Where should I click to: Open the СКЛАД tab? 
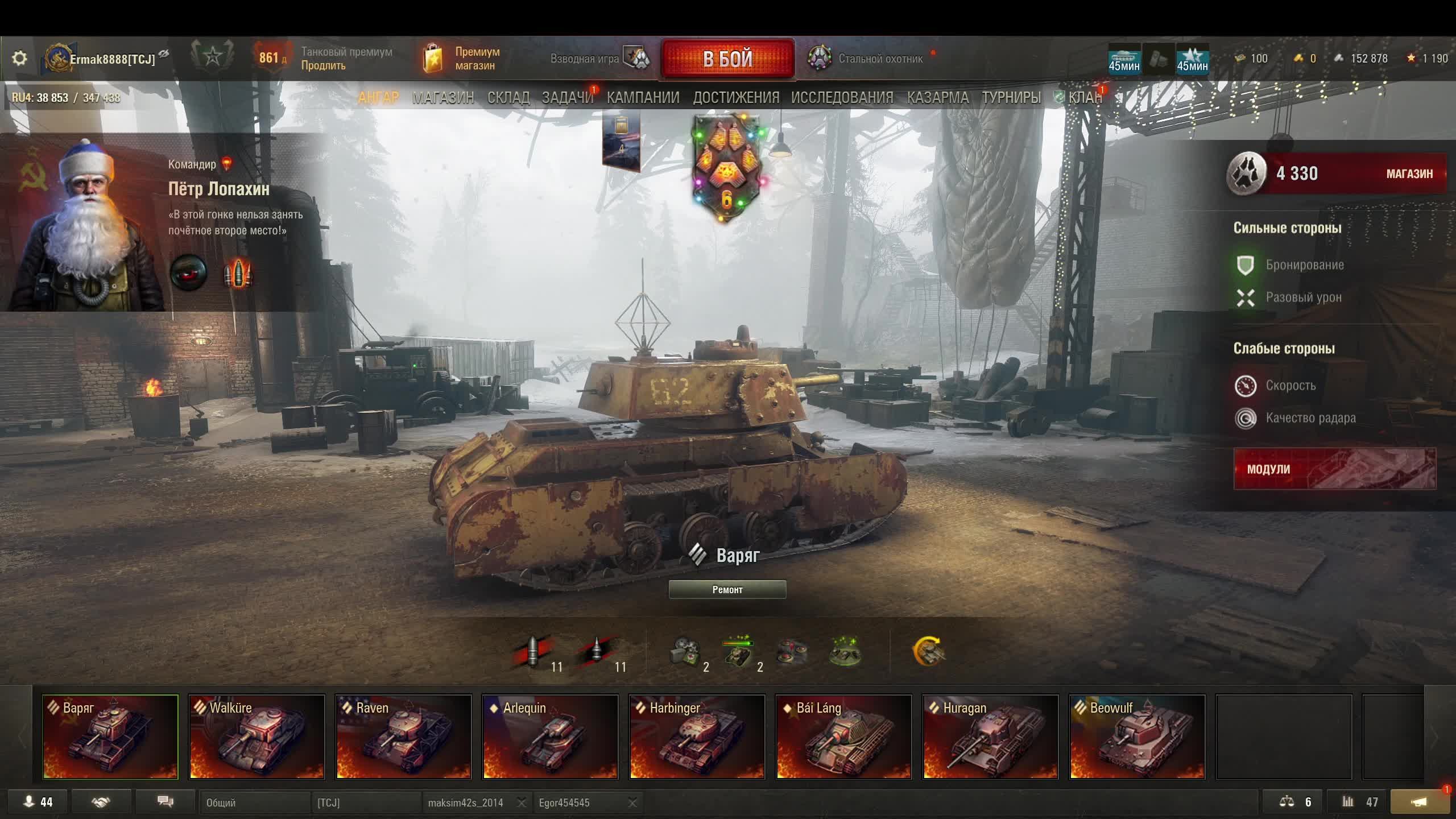[508, 98]
